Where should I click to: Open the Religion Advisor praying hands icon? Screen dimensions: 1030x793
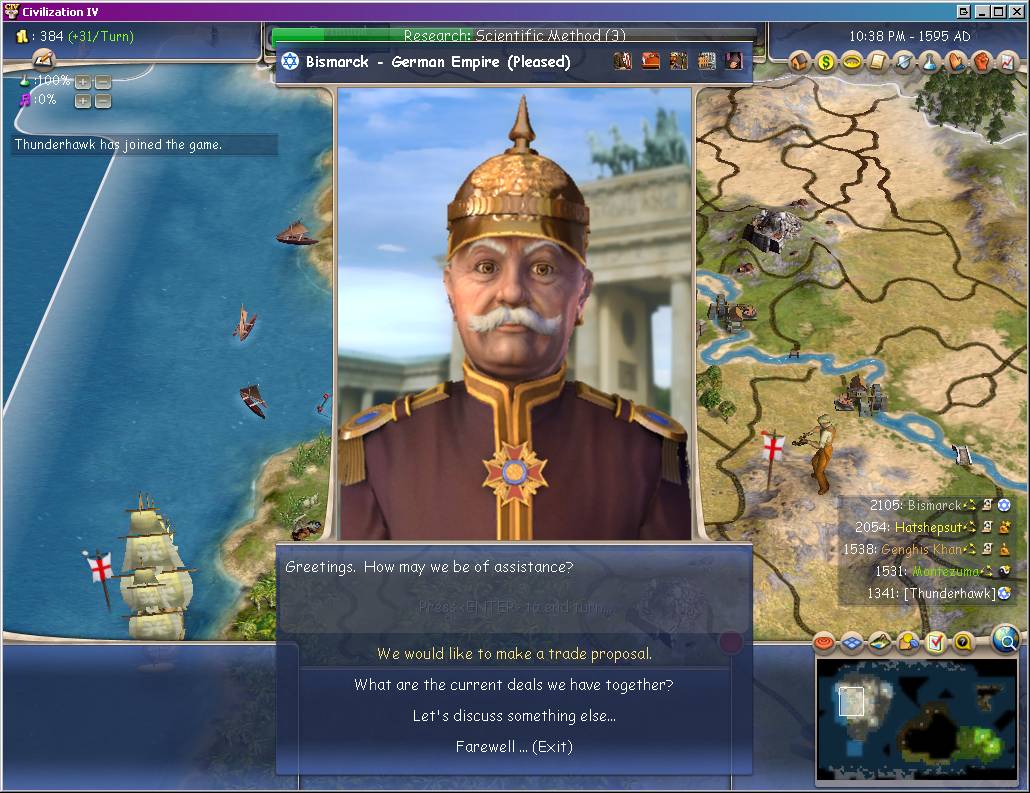pyautogui.click(x=957, y=62)
